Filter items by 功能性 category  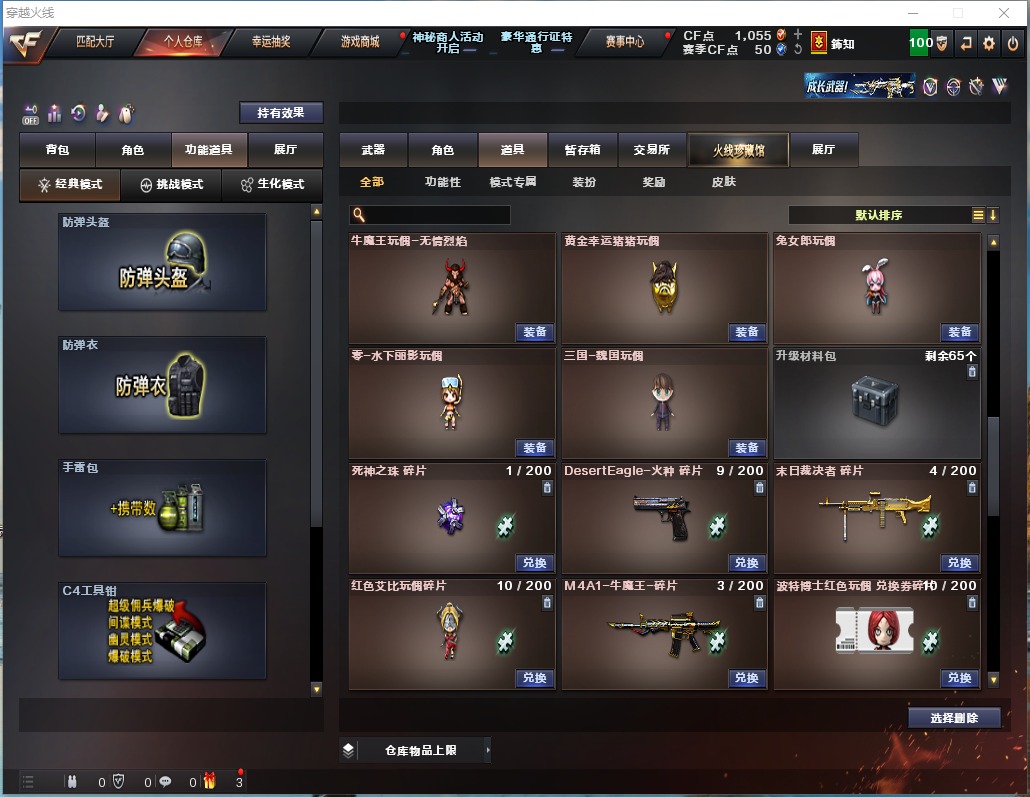[x=442, y=182]
